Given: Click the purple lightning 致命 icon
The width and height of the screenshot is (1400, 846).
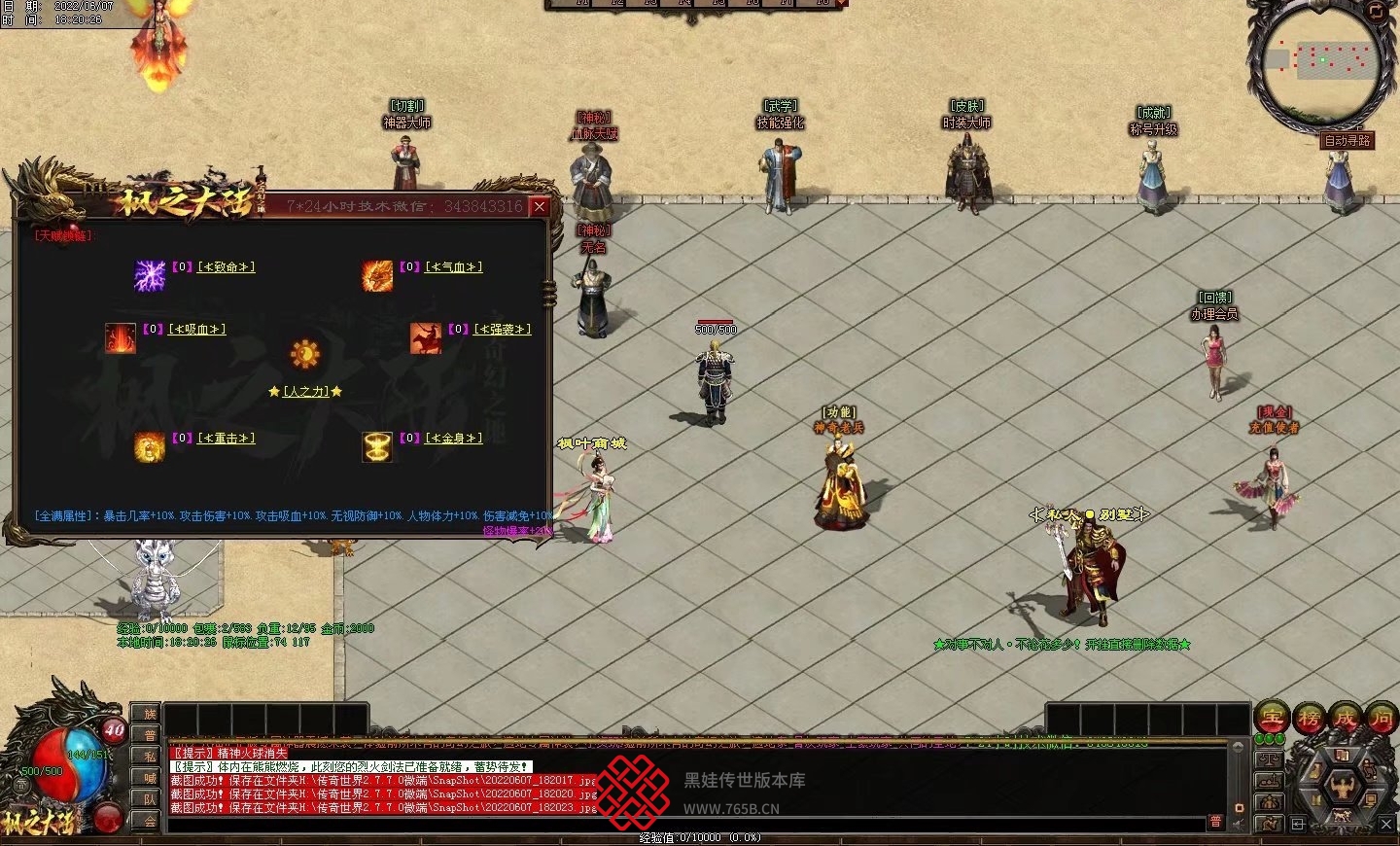Looking at the screenshot, I should click(150, 275).
